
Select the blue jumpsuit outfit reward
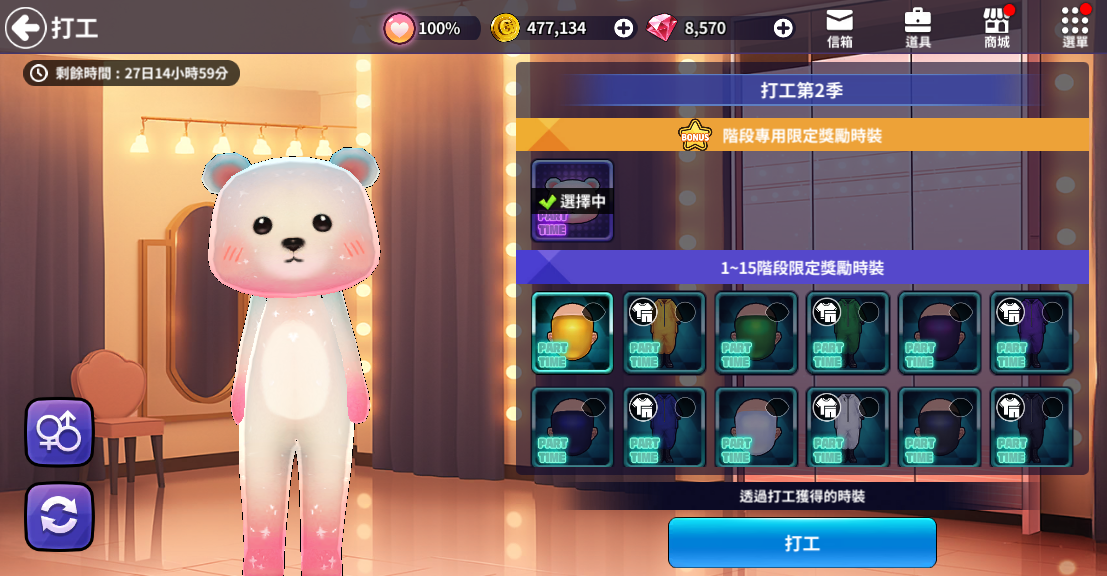coord(664,427)
